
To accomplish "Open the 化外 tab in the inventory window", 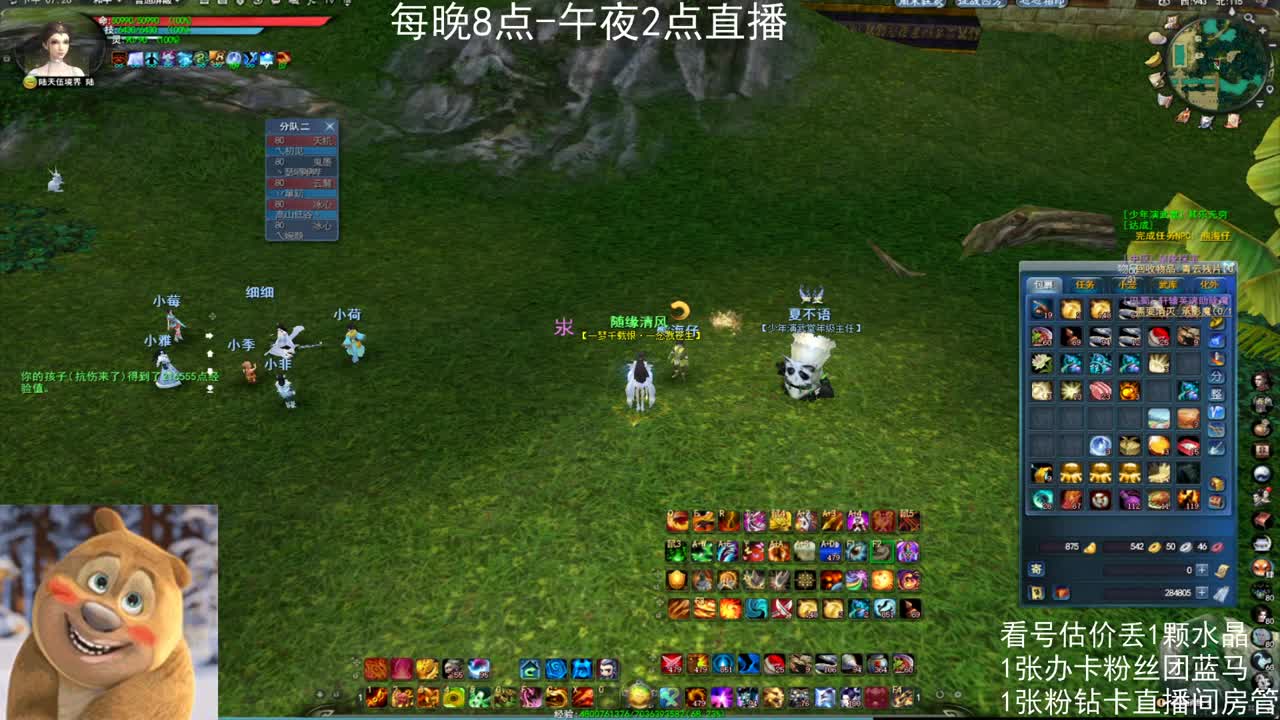I will tap(1209, 282).
